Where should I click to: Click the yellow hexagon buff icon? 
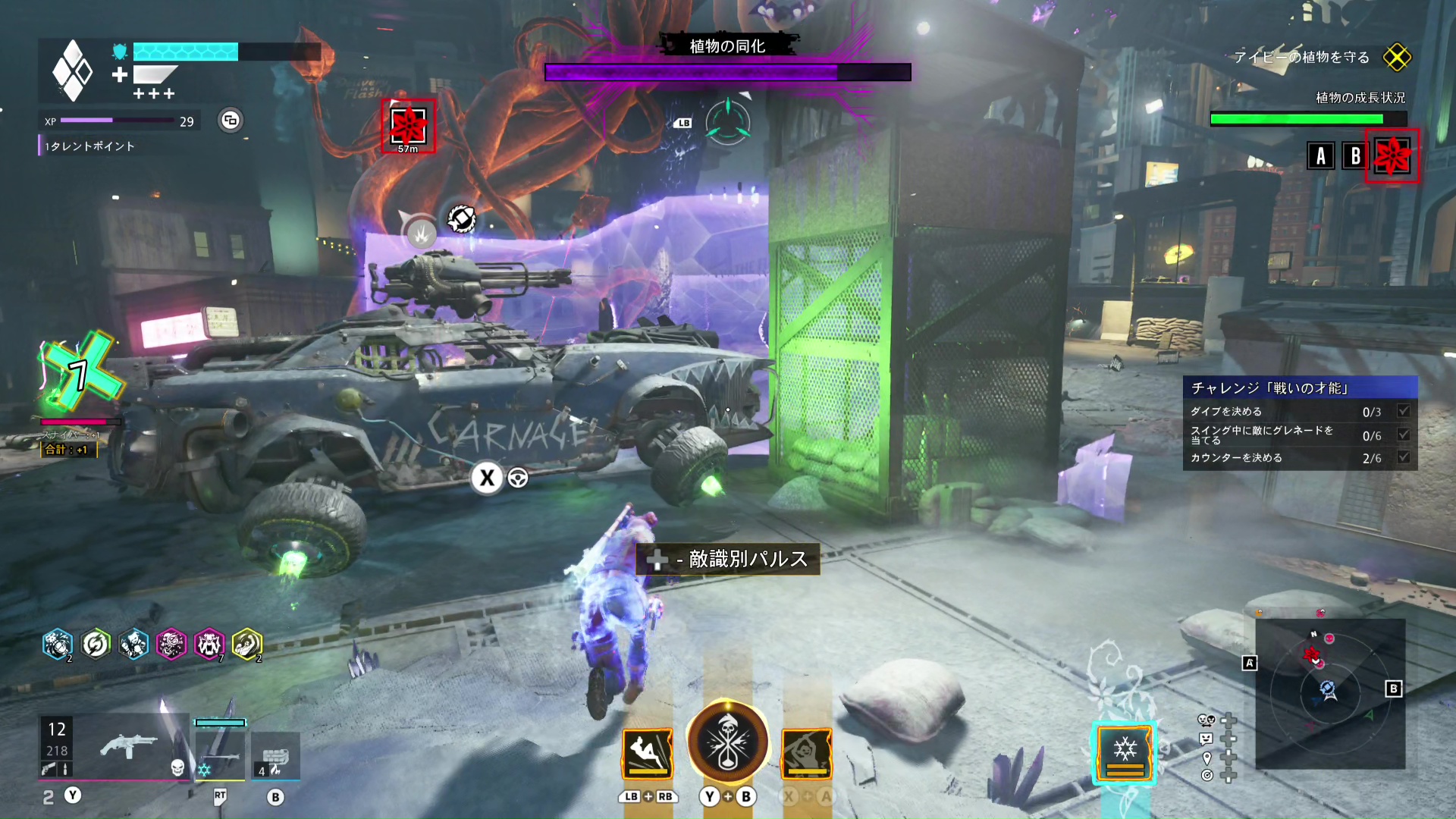pyautogui.click(x=247, y=645)
